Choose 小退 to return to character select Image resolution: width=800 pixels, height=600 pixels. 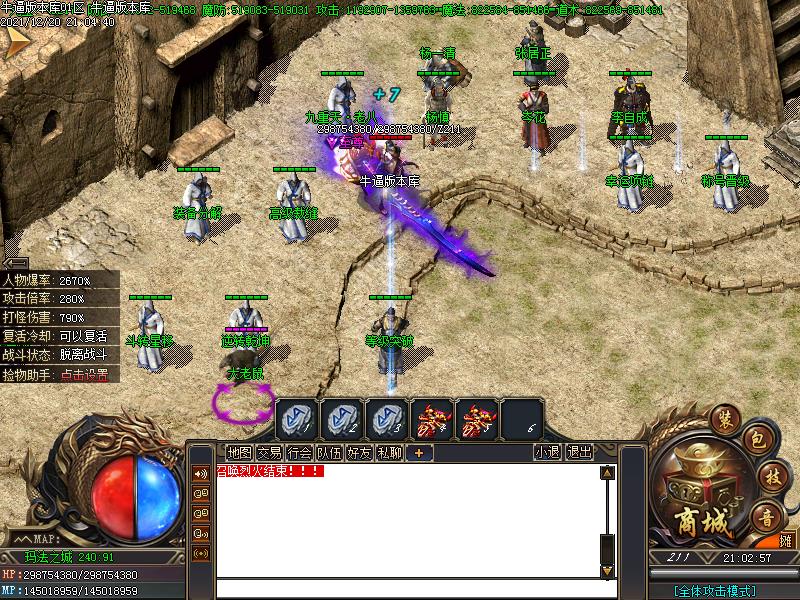[547, 452]
